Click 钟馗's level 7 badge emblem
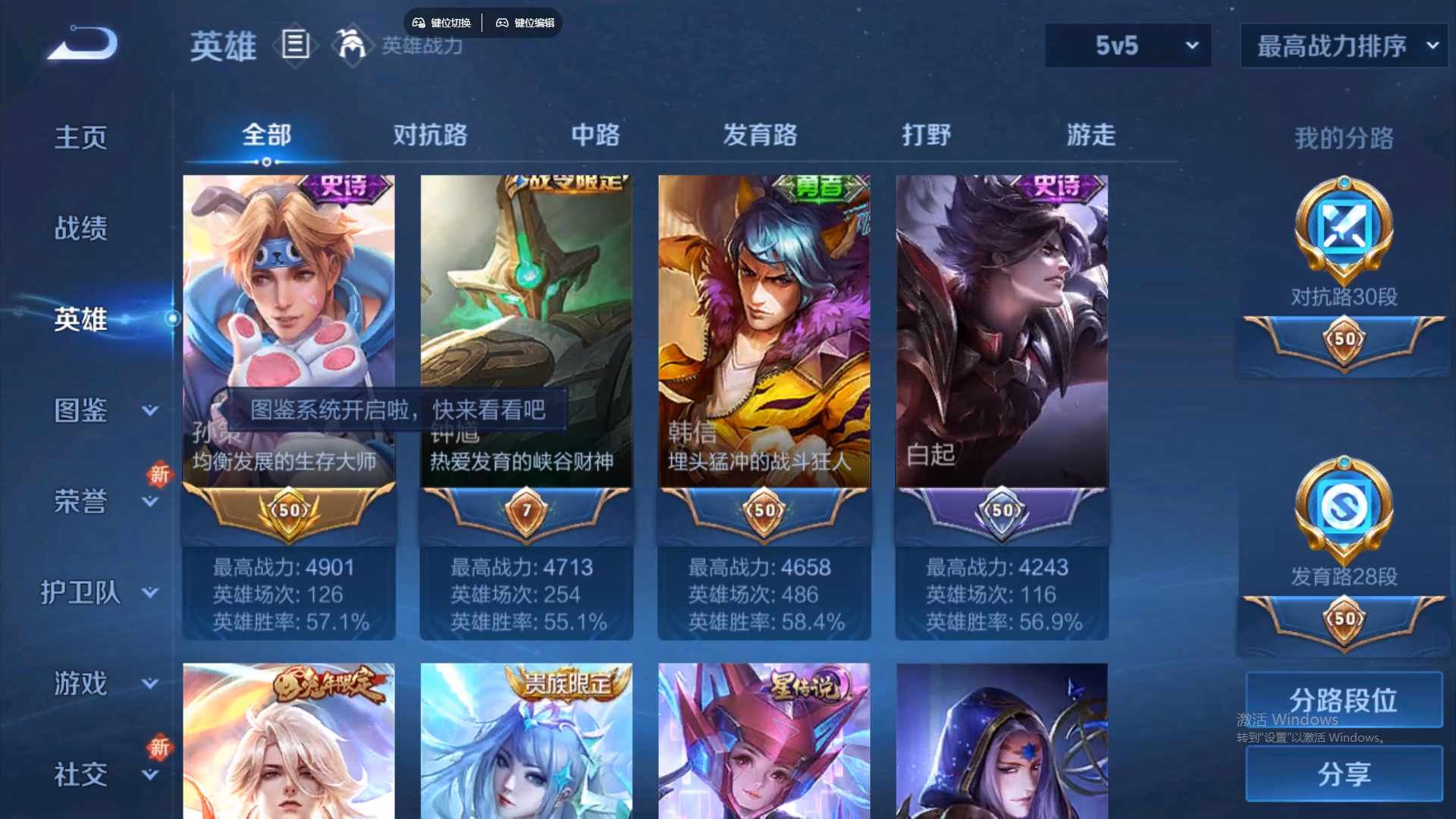The image size is (1456, 819). 526,512
